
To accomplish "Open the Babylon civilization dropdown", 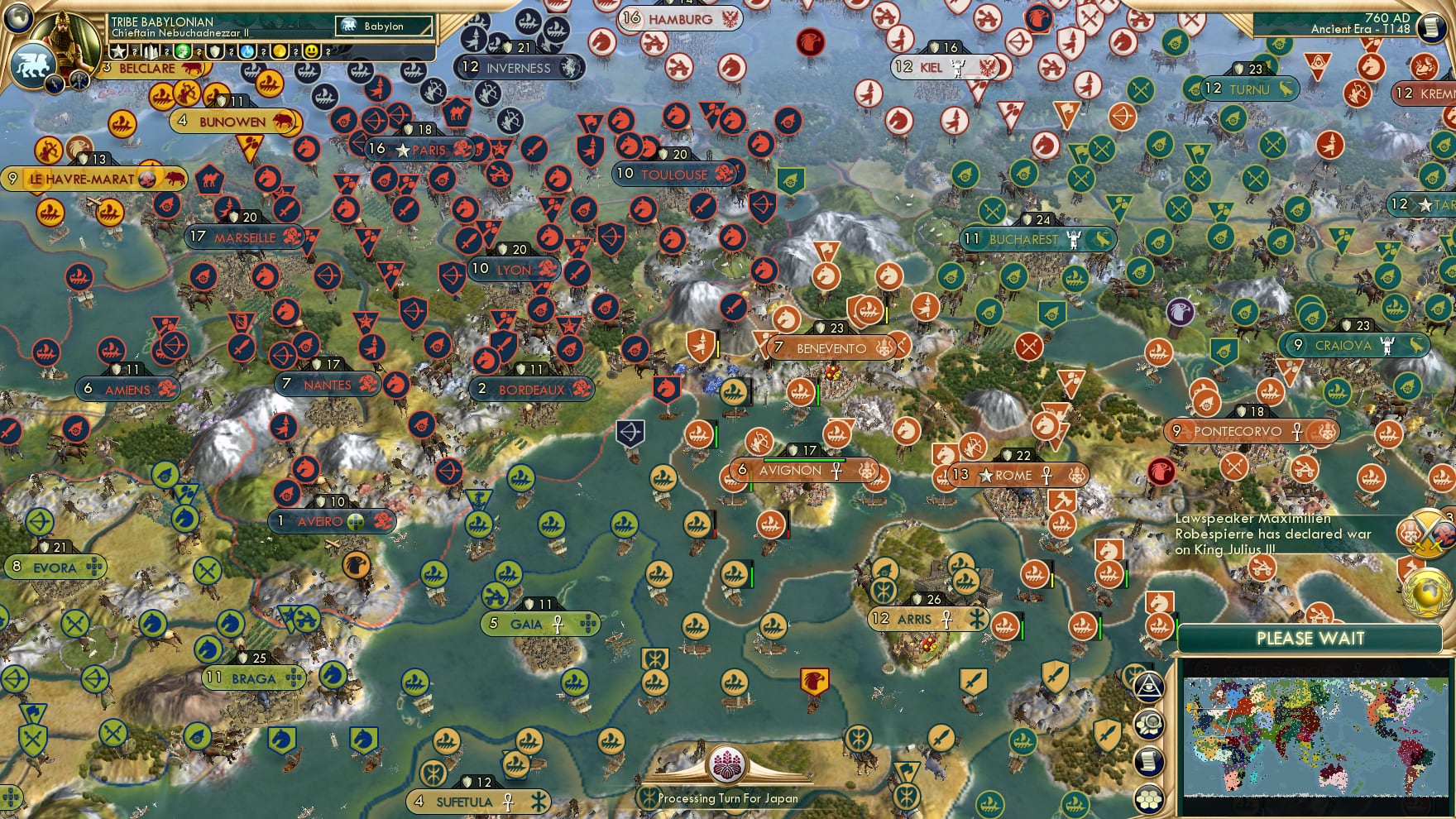I will click(x=384, y=26).
